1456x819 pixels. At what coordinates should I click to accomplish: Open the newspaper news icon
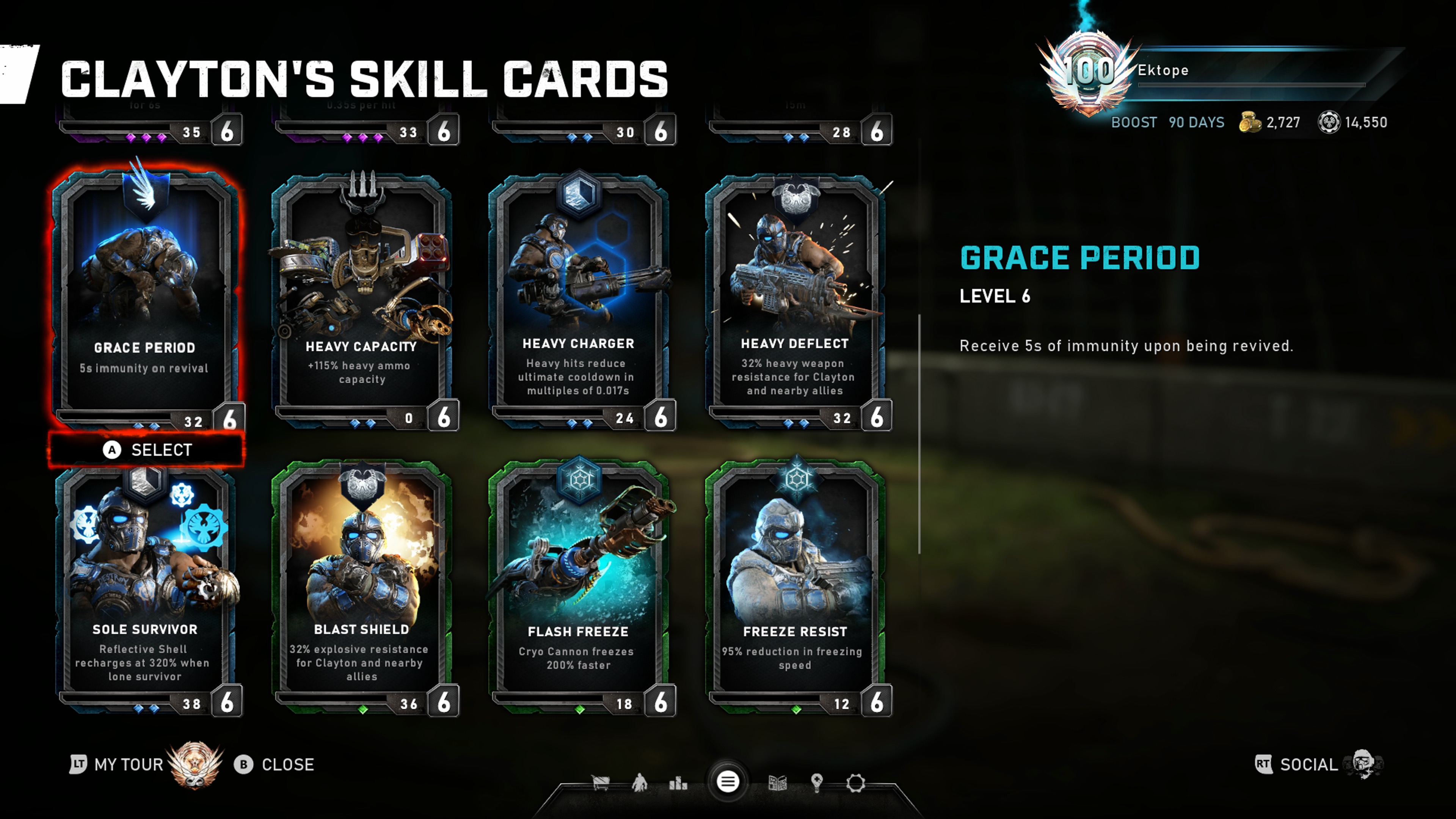click(x=778, y=783)
